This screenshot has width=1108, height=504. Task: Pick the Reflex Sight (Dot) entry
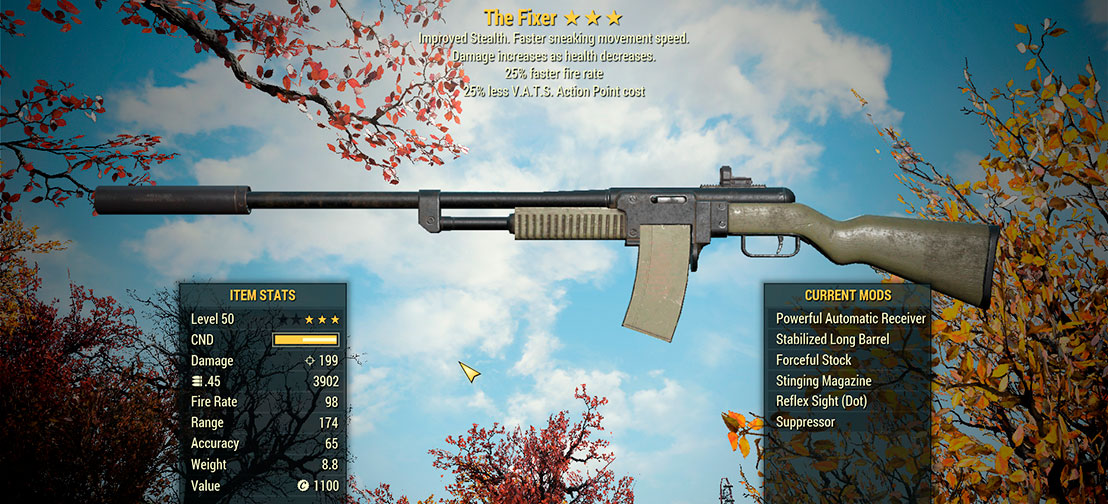[821, 401]
